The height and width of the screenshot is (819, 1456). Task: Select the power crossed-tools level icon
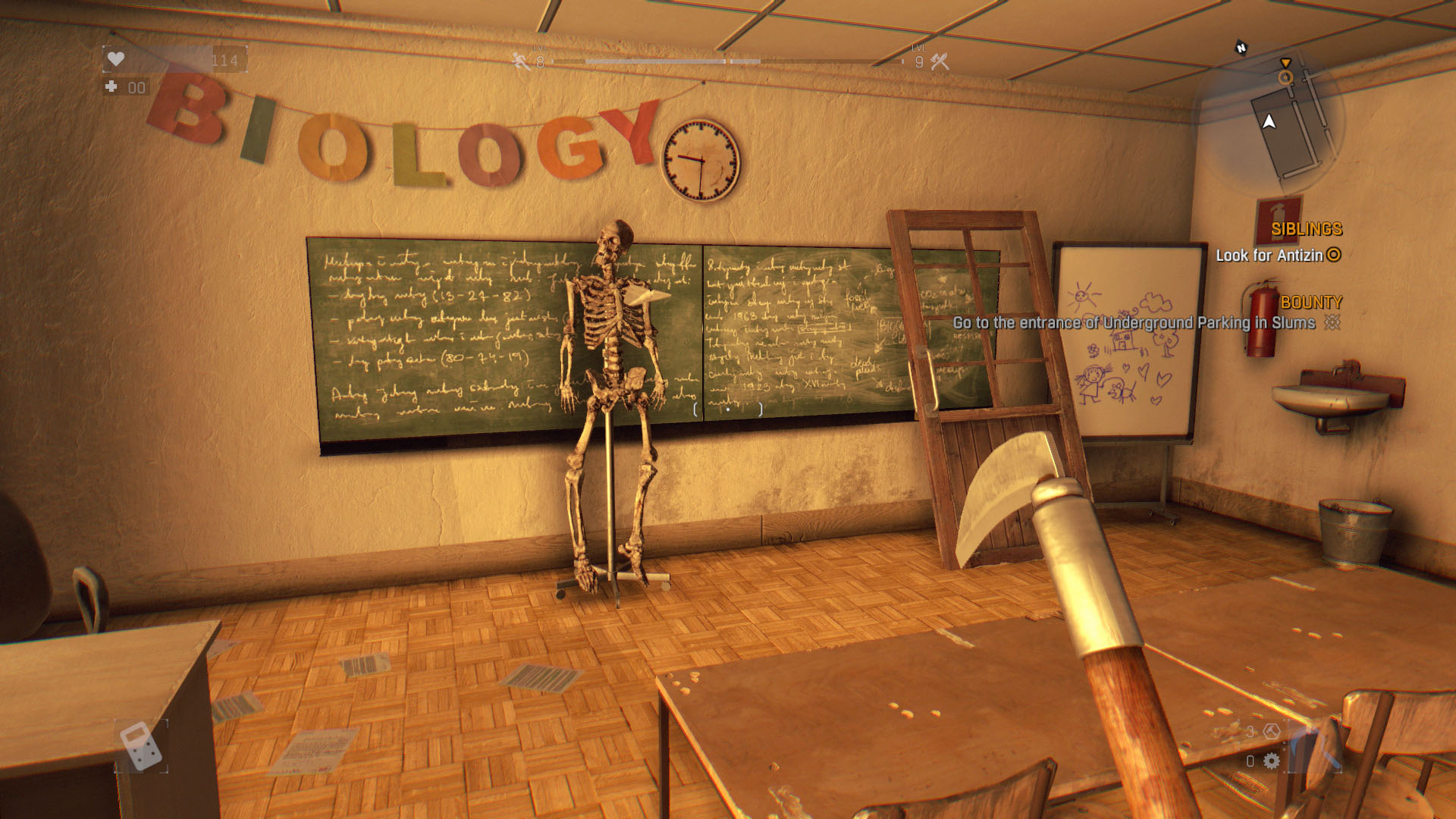940,61
